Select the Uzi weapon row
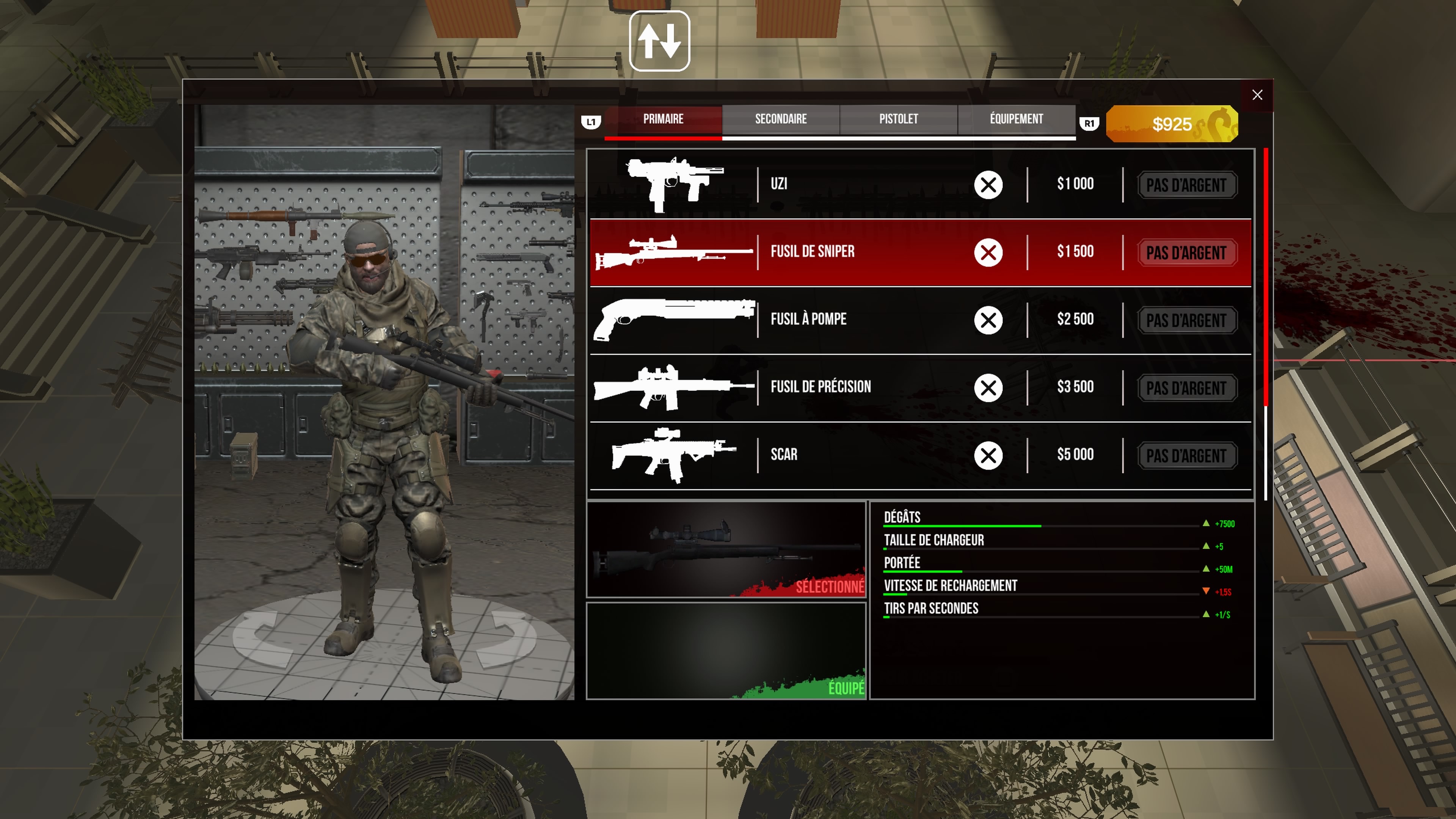1456x819 pixels. pos(848,184)
